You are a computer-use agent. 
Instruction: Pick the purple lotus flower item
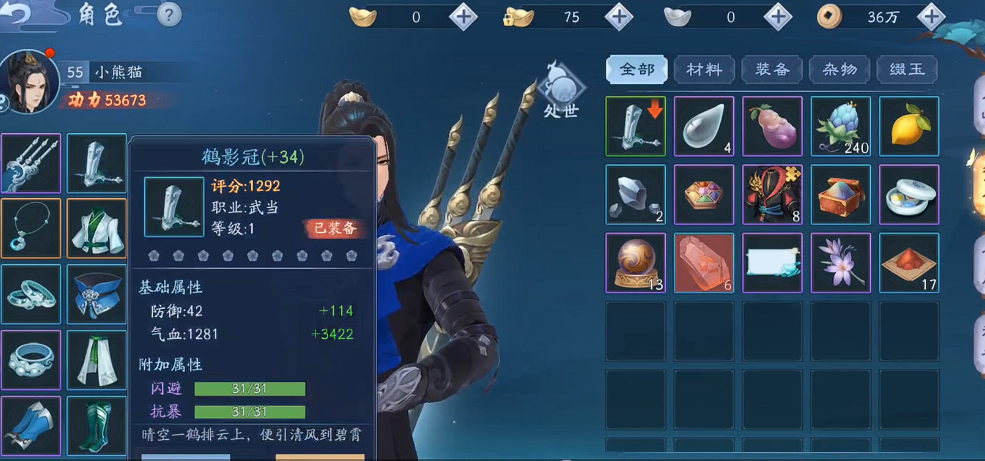(x=840, y=262)
